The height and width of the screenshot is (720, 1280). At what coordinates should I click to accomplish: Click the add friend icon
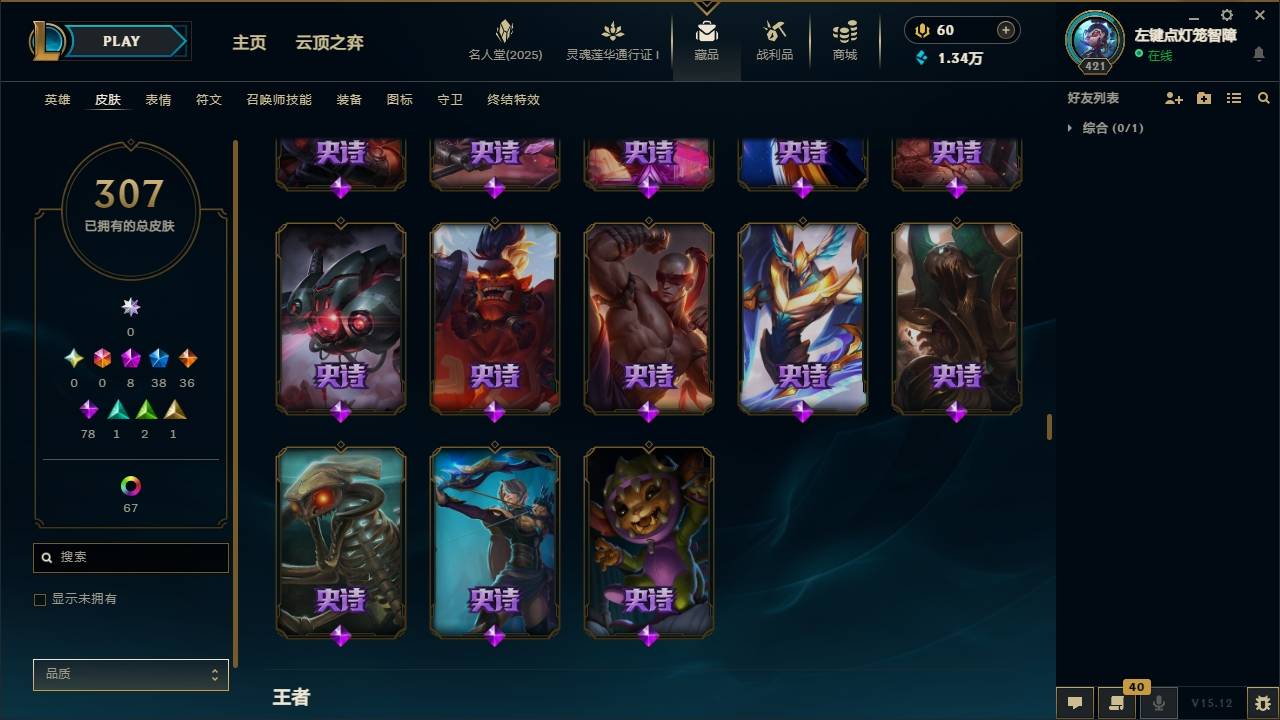coord(1172,97)
